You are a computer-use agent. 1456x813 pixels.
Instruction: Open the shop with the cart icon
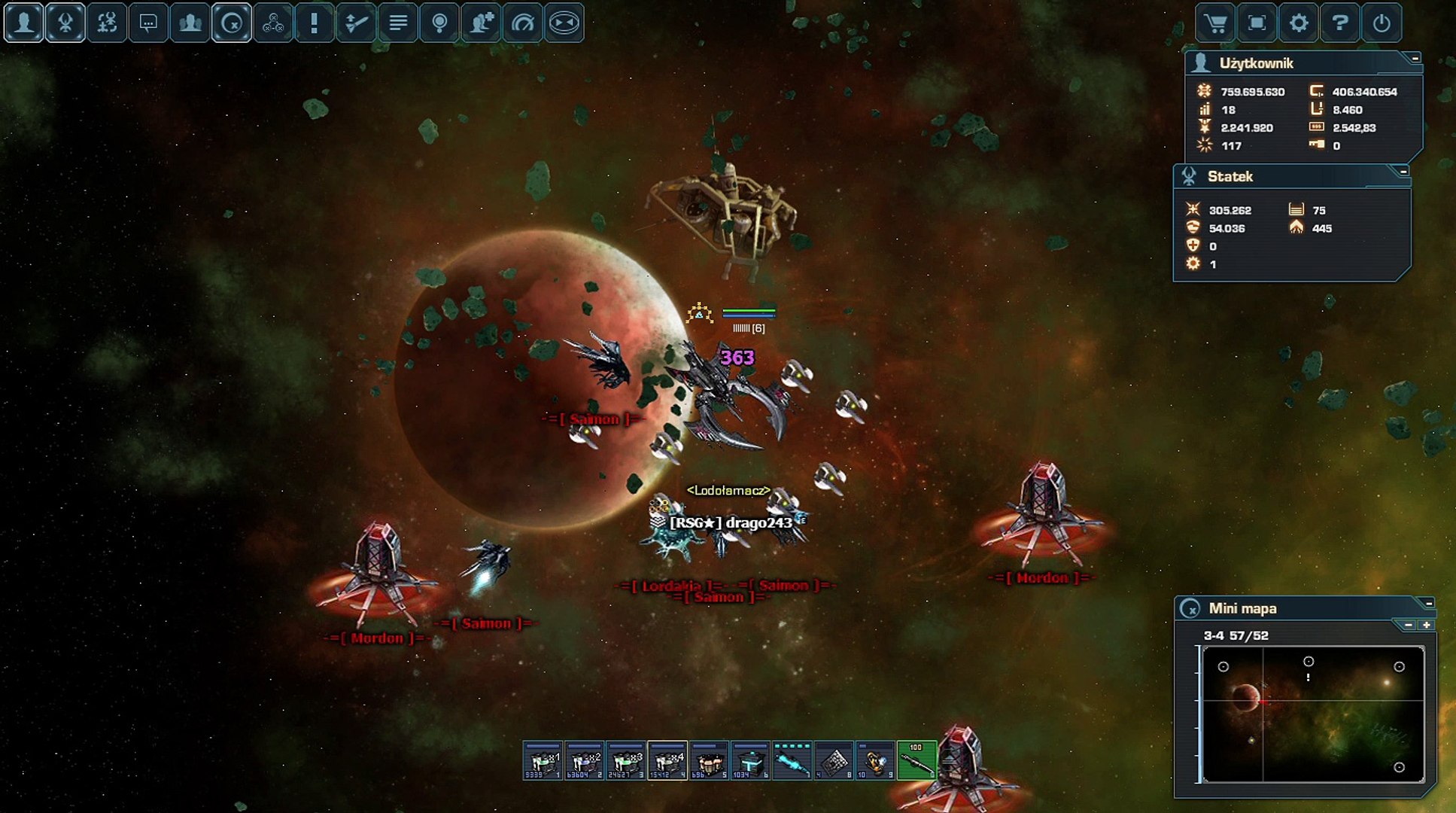[1215, 23]
